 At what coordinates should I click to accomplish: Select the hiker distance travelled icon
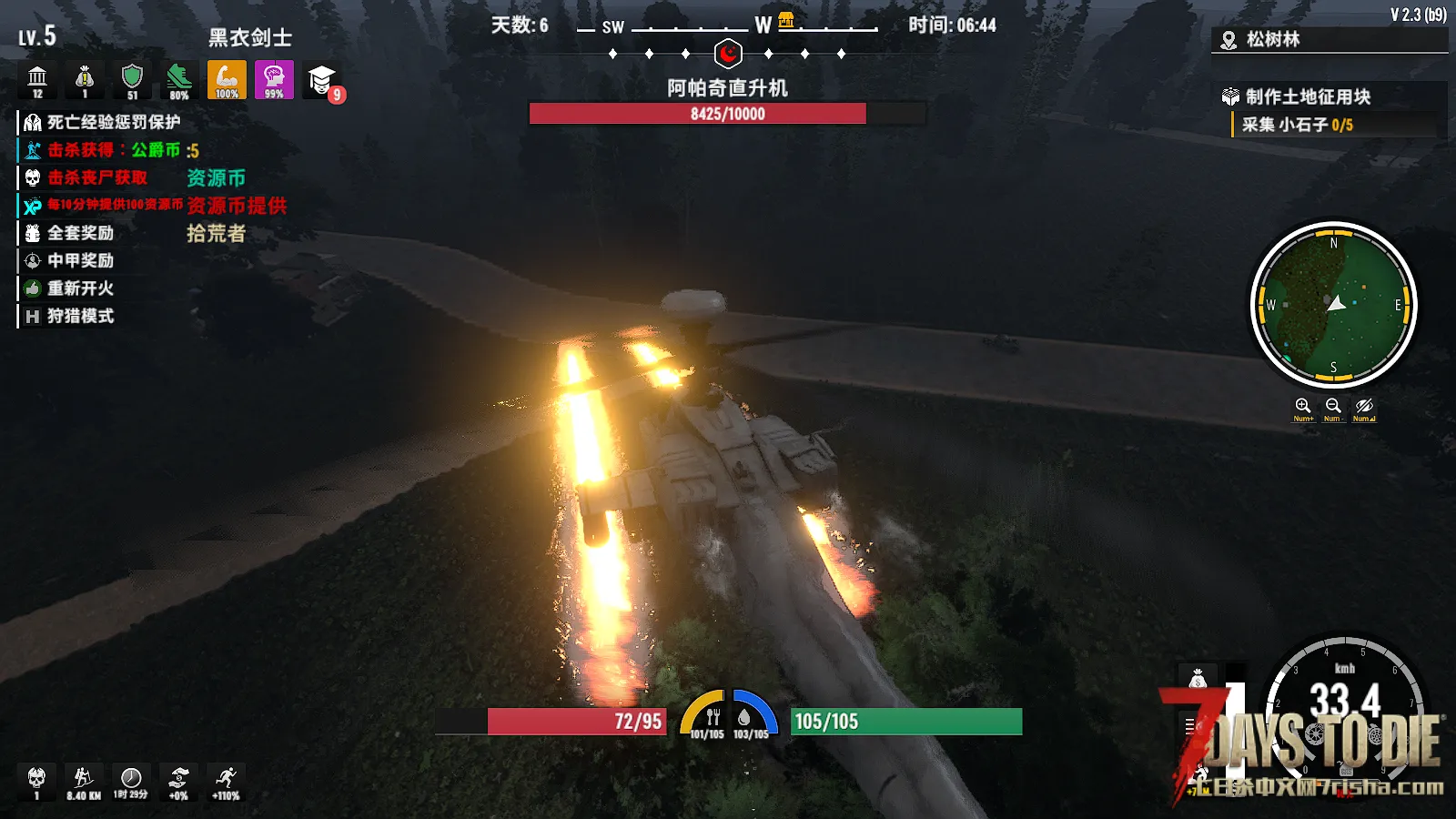tap(84, 779)
